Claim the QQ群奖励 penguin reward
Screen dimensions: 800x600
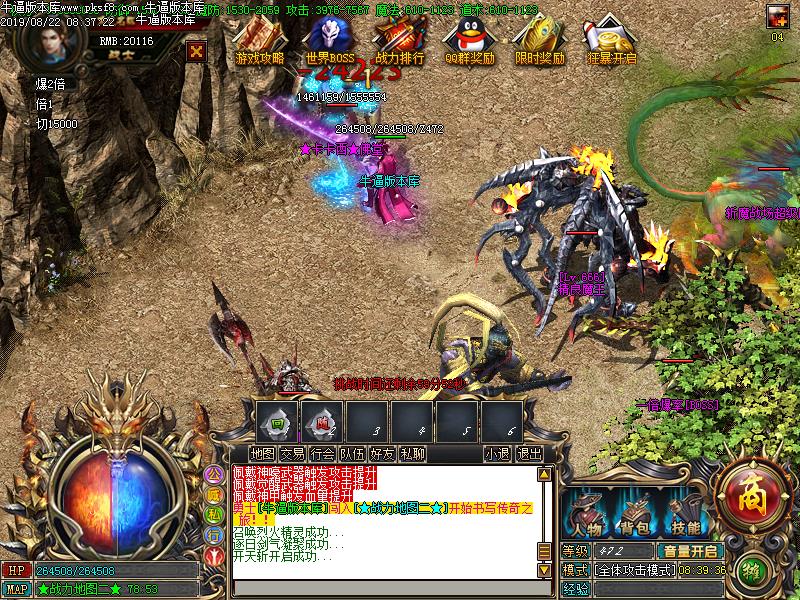pos(469,41)
